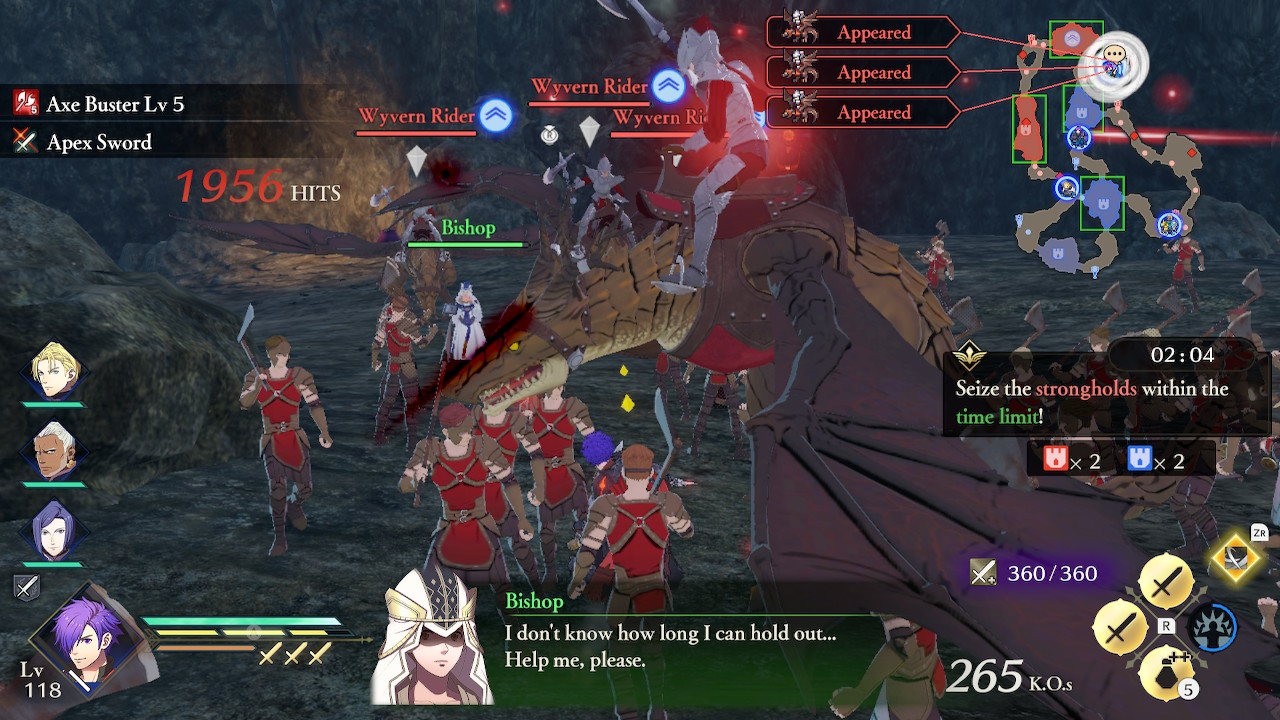Screen dimensions: 1280x720
Task: Click the Axe Buster Lv 5 skill icon
Action: [27, 103]
